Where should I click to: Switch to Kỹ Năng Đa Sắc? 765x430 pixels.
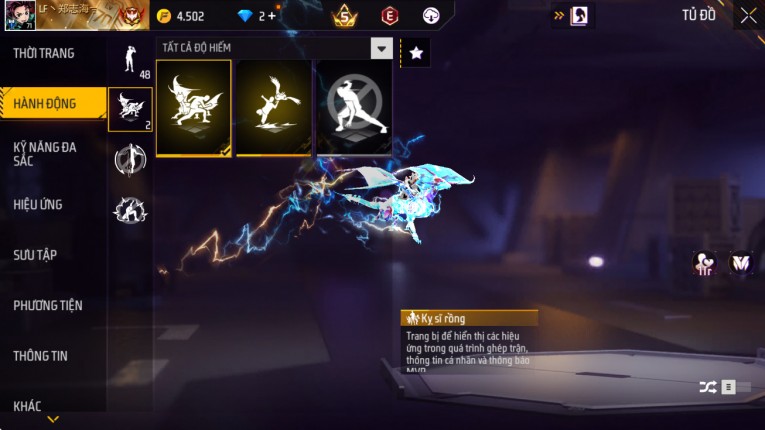[45, 153]
